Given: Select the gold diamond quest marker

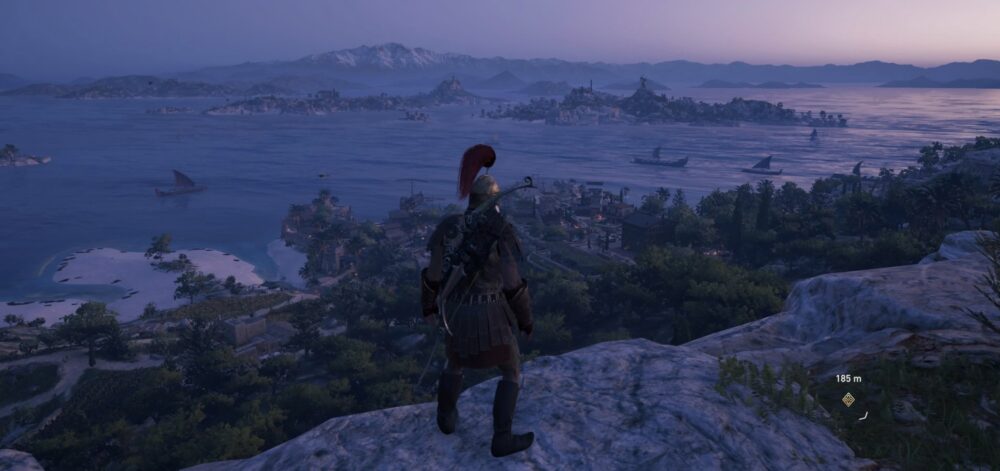Looking at the screenshot, I should pyautogui.click(x=848, y=399).
